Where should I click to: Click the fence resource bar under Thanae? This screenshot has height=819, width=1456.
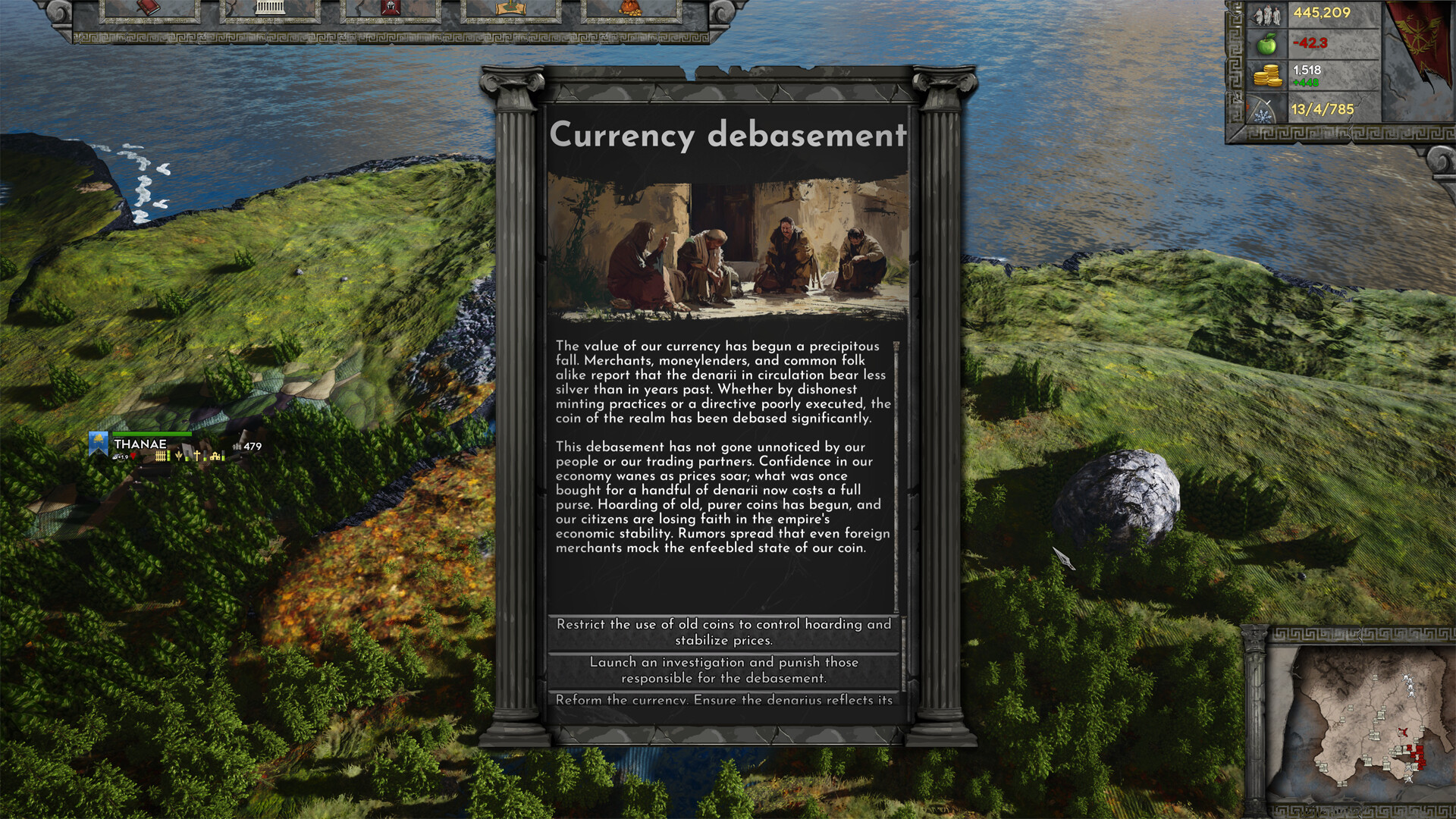click(x=161, y=456)
